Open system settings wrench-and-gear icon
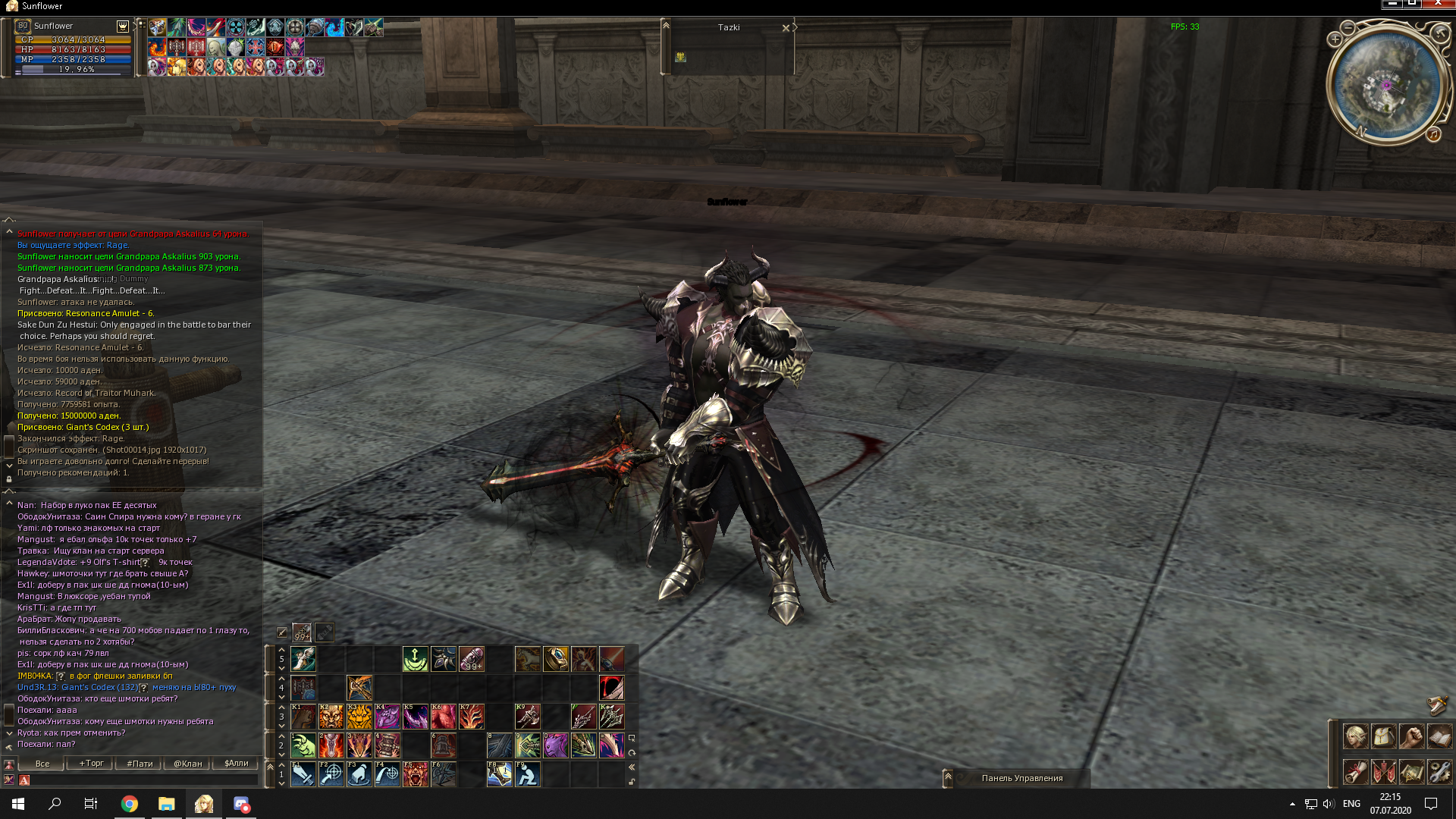1456x819 pixels. pos(1439,772)
